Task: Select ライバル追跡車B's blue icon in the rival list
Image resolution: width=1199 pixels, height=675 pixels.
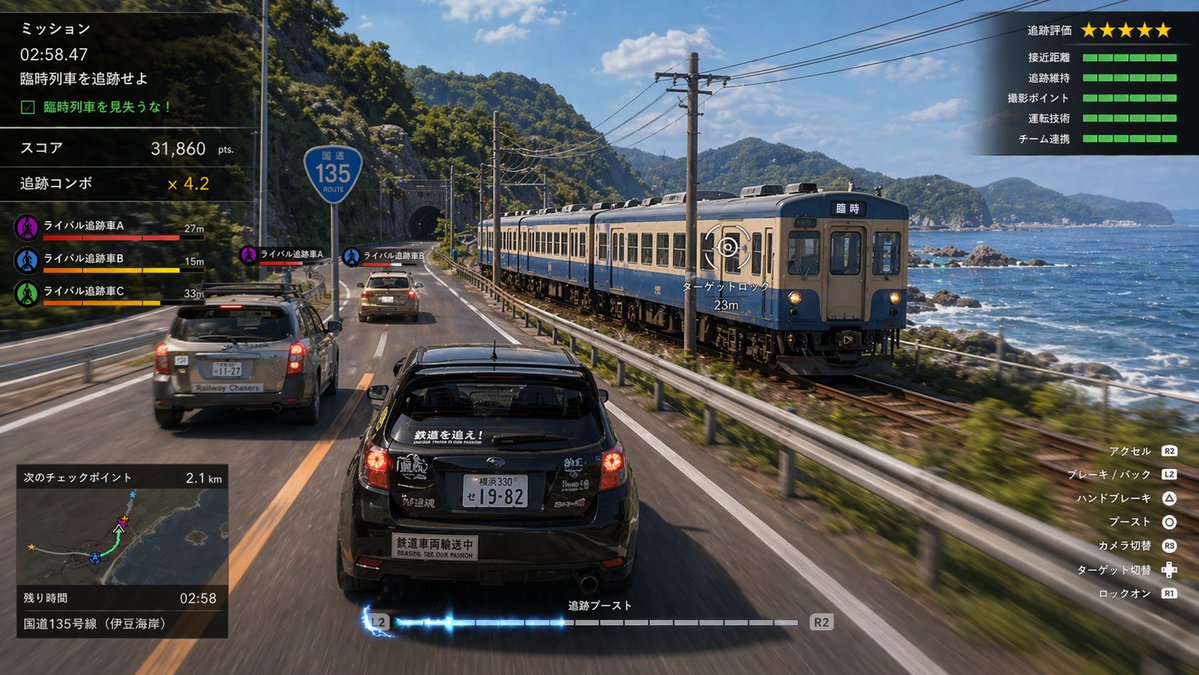Action: point(27,260)
